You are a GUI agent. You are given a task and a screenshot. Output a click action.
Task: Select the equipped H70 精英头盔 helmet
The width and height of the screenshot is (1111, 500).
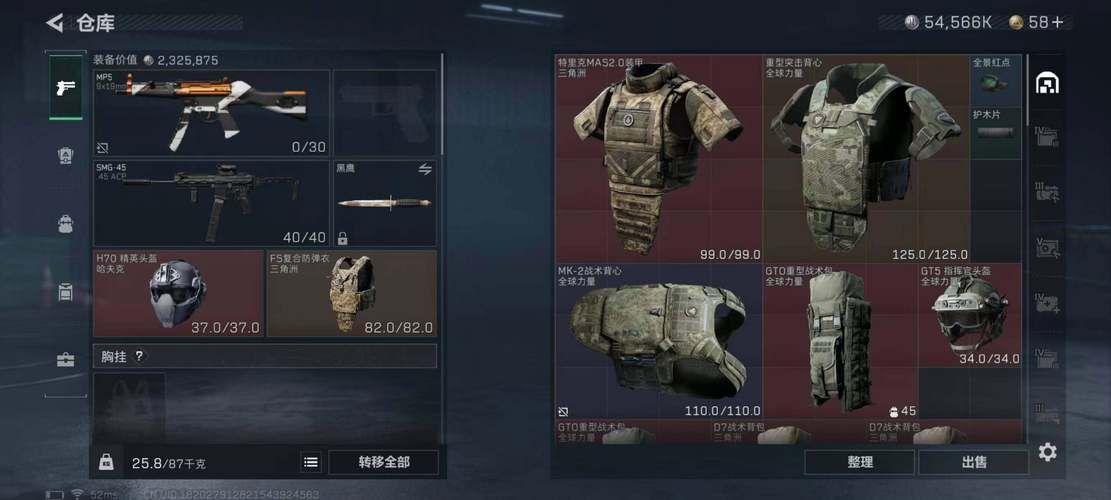[178, 293]
